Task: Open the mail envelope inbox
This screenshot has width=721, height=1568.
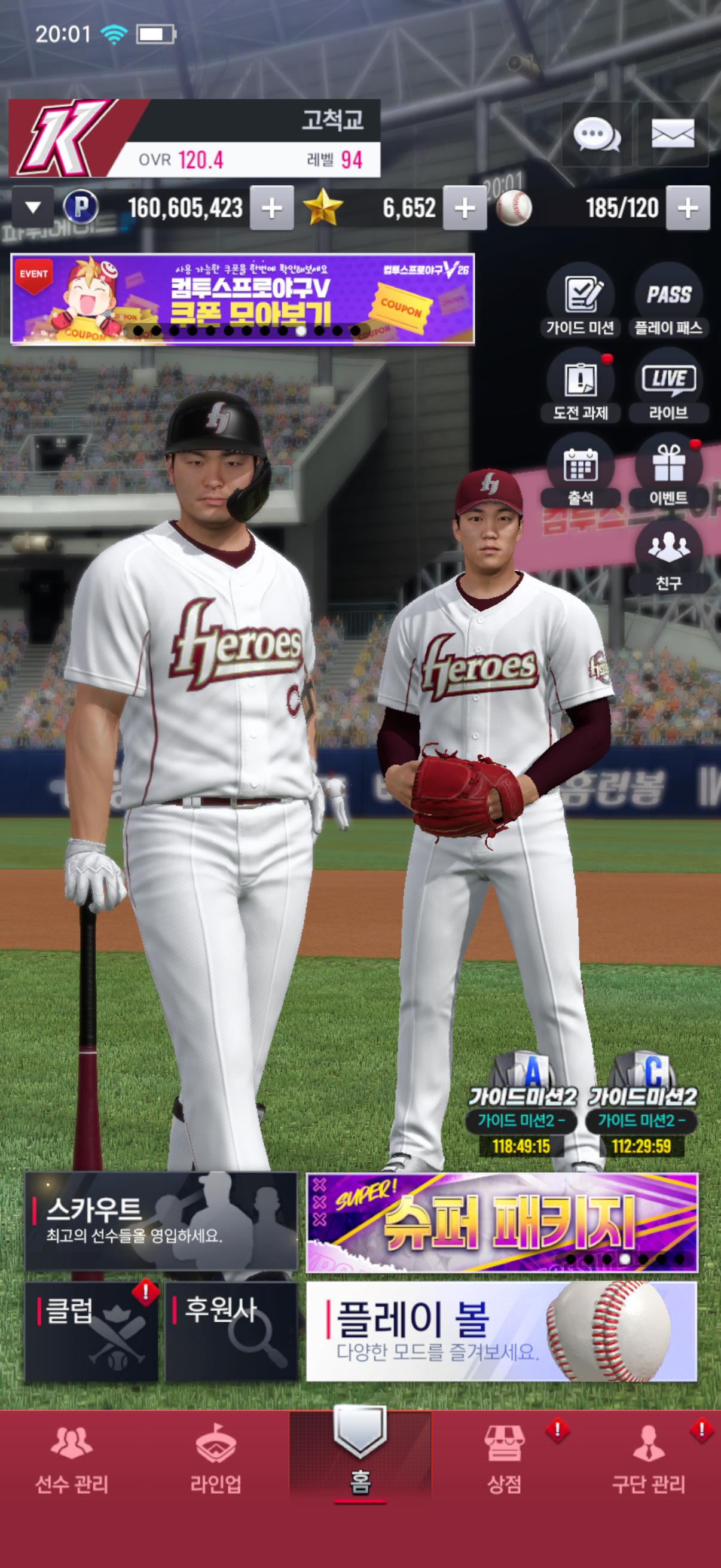Action: point(673,134)
